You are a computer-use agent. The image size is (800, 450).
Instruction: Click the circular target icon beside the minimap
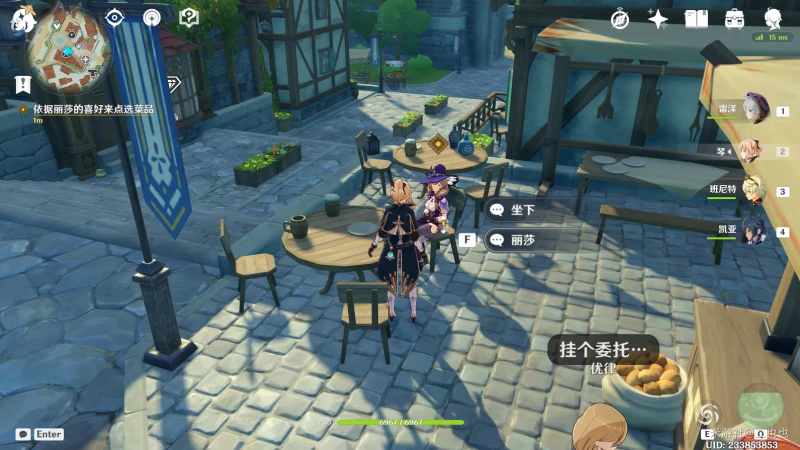[x=152, y=17]
